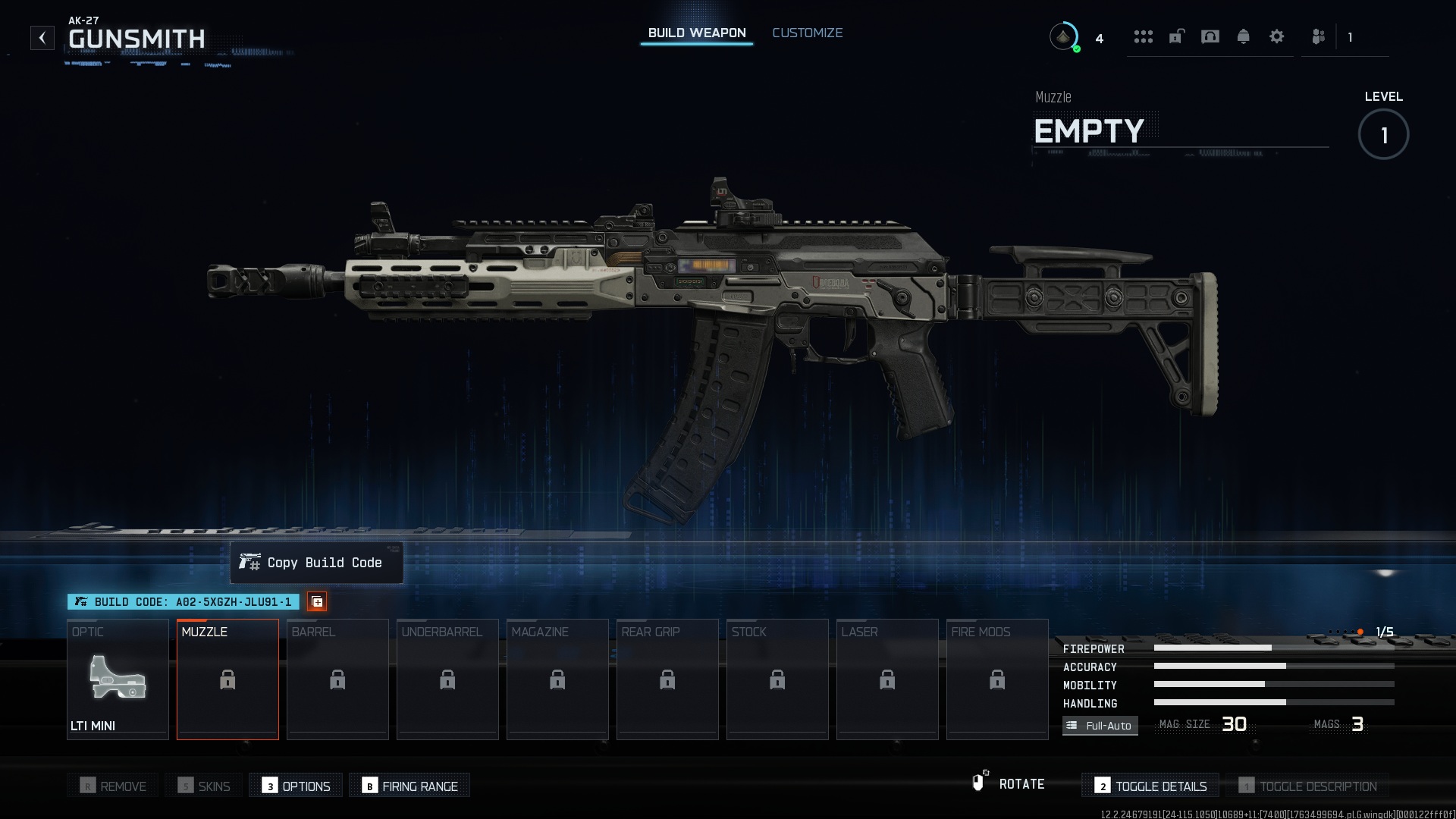
Task: Click REMOVE to clear the attachment
Action: 112,786
